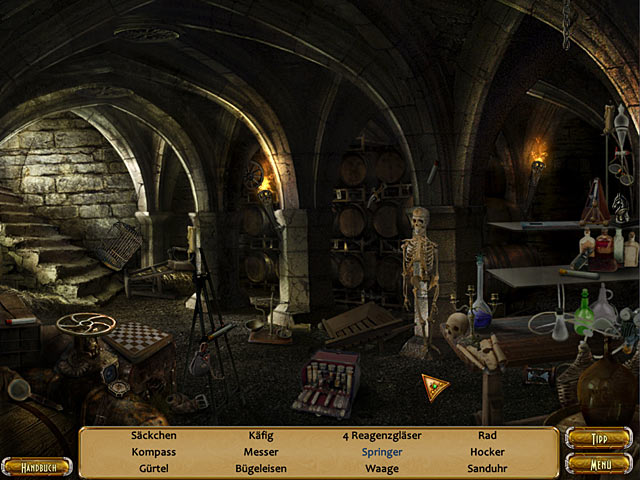The height and width of the screenshot is (480, 640).
Task: Click the Rad list entry
Action: (x=487, y=436)
